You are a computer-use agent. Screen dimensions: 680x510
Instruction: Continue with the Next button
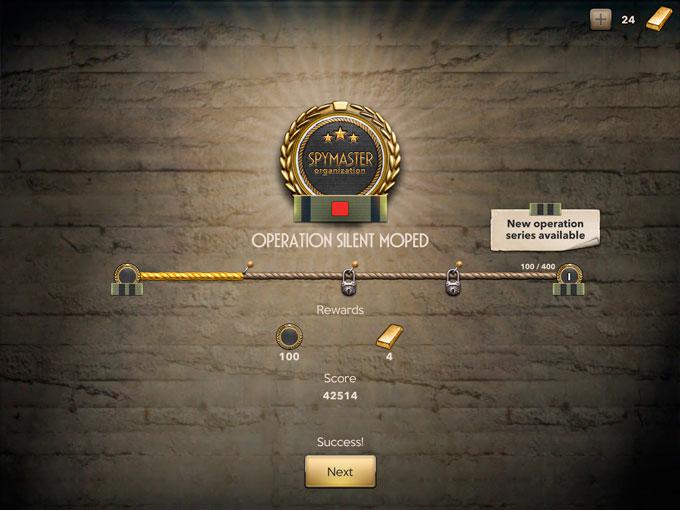340,471
